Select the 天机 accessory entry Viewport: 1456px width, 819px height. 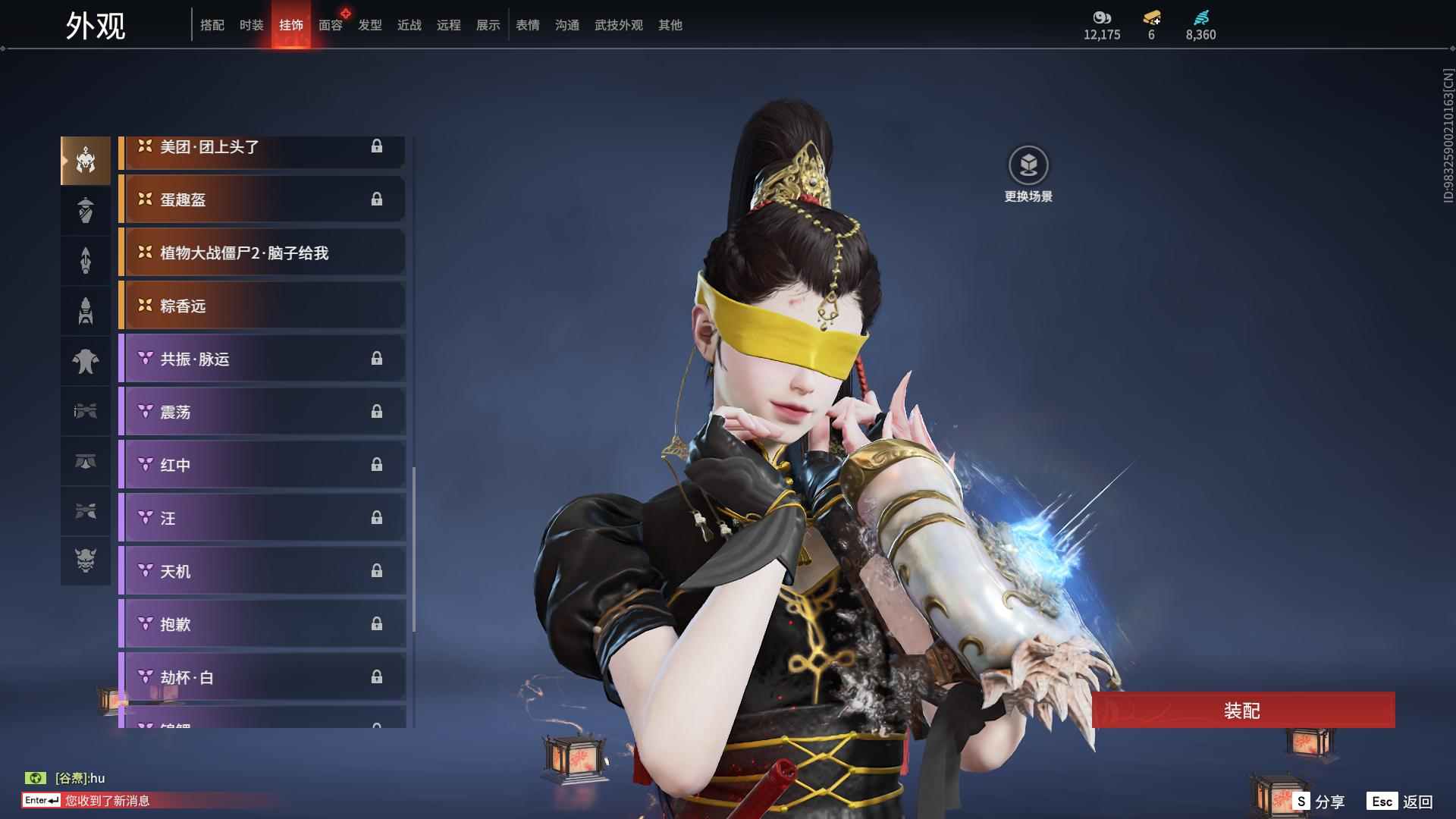point(262,571)
